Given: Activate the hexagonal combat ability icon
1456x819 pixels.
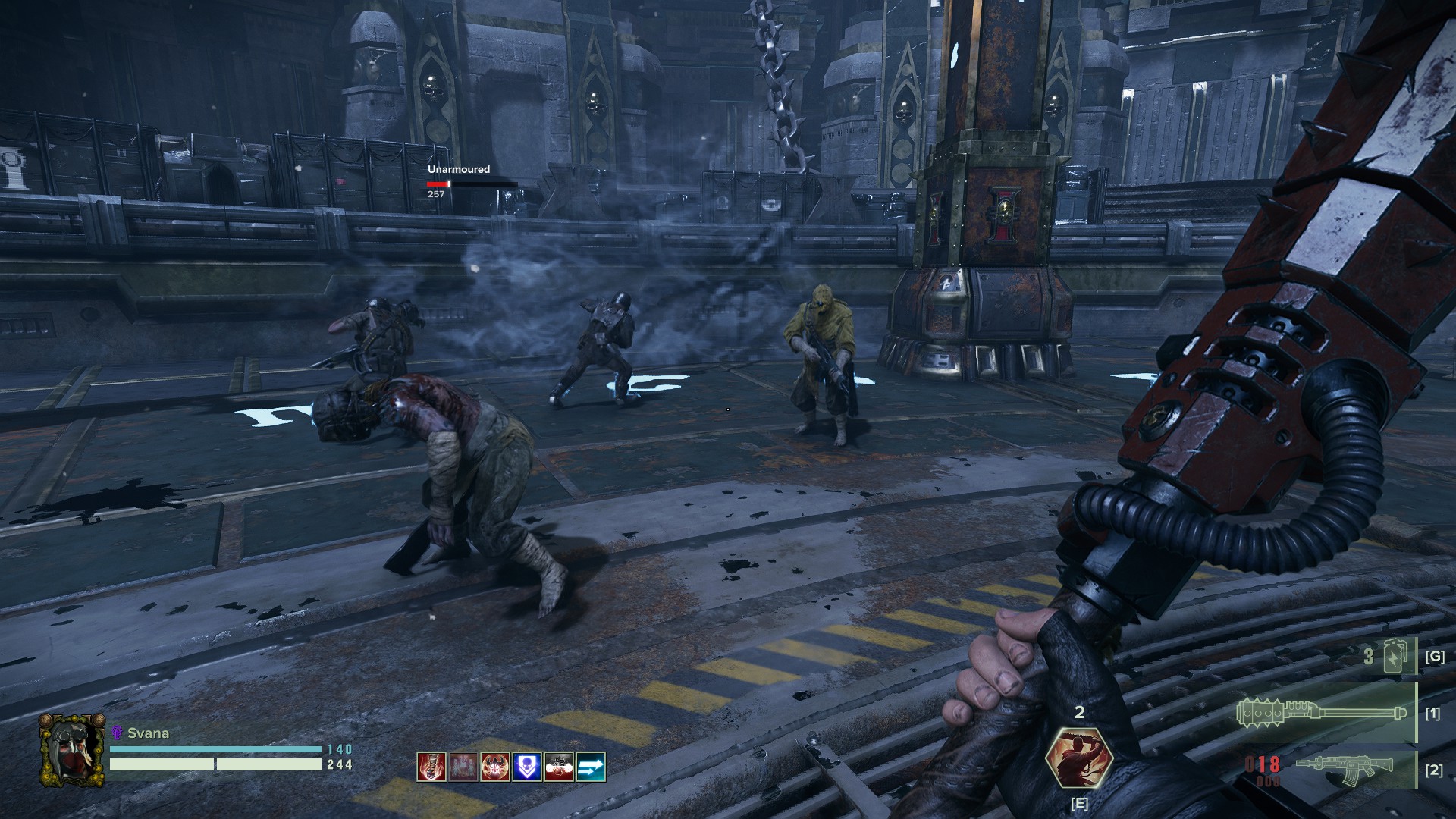Looking at the screenshot, I should [1078, 758].
